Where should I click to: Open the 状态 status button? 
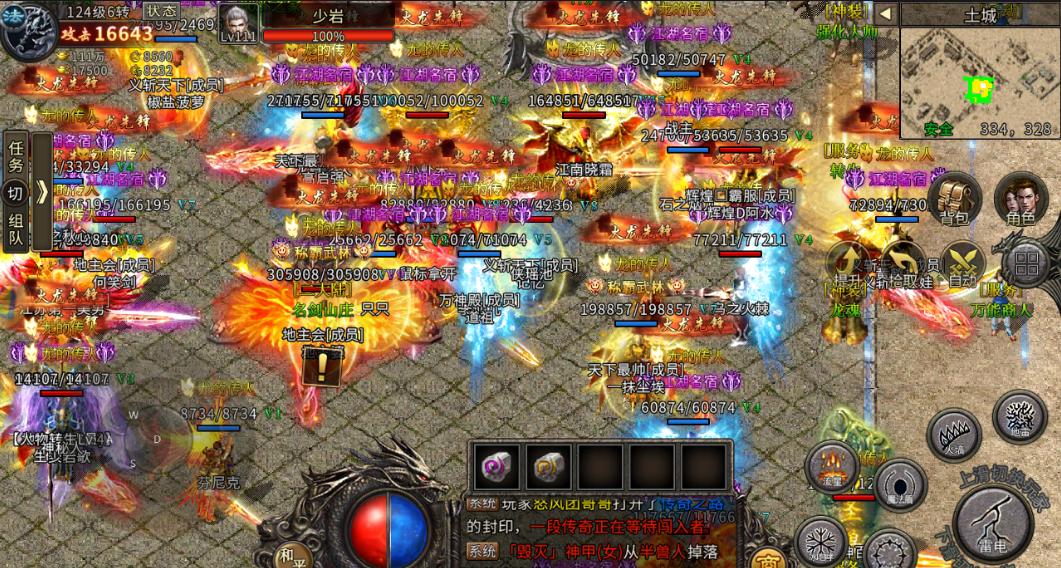tap(160, 10)
